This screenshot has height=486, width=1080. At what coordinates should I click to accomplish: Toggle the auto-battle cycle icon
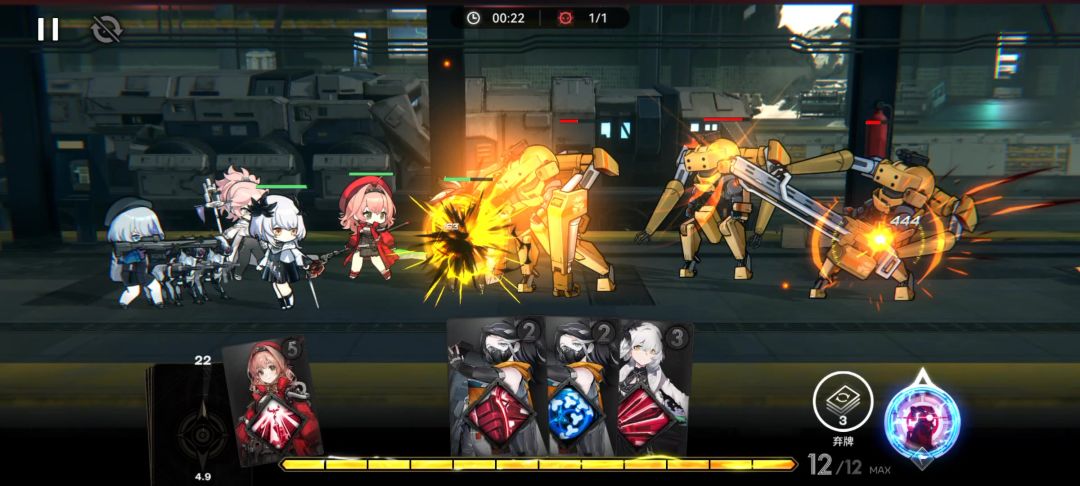[x=104, y=30]
